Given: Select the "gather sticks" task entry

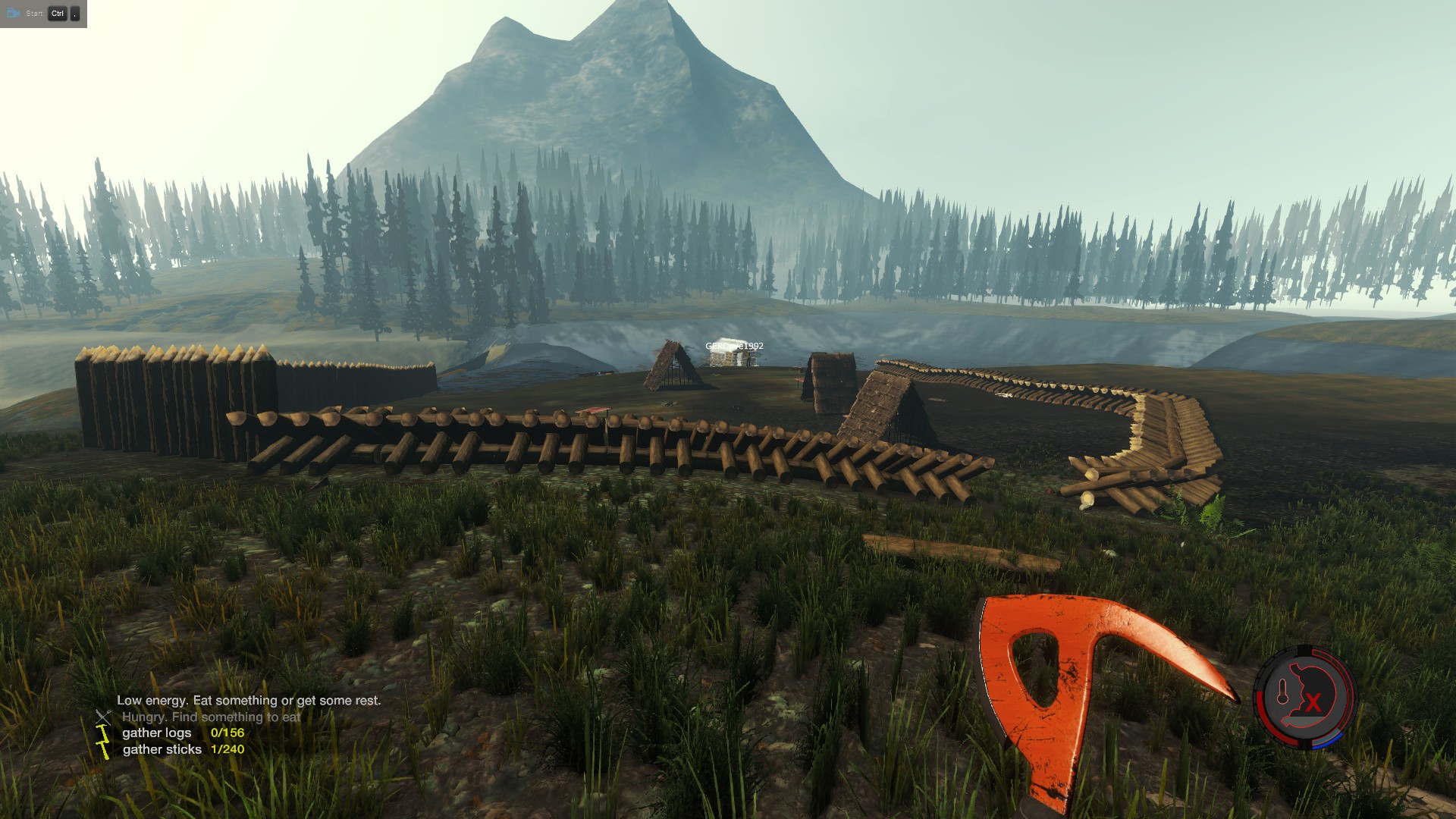Looking at the screenshot, I should pyautogui.click(x=162, y=749).
